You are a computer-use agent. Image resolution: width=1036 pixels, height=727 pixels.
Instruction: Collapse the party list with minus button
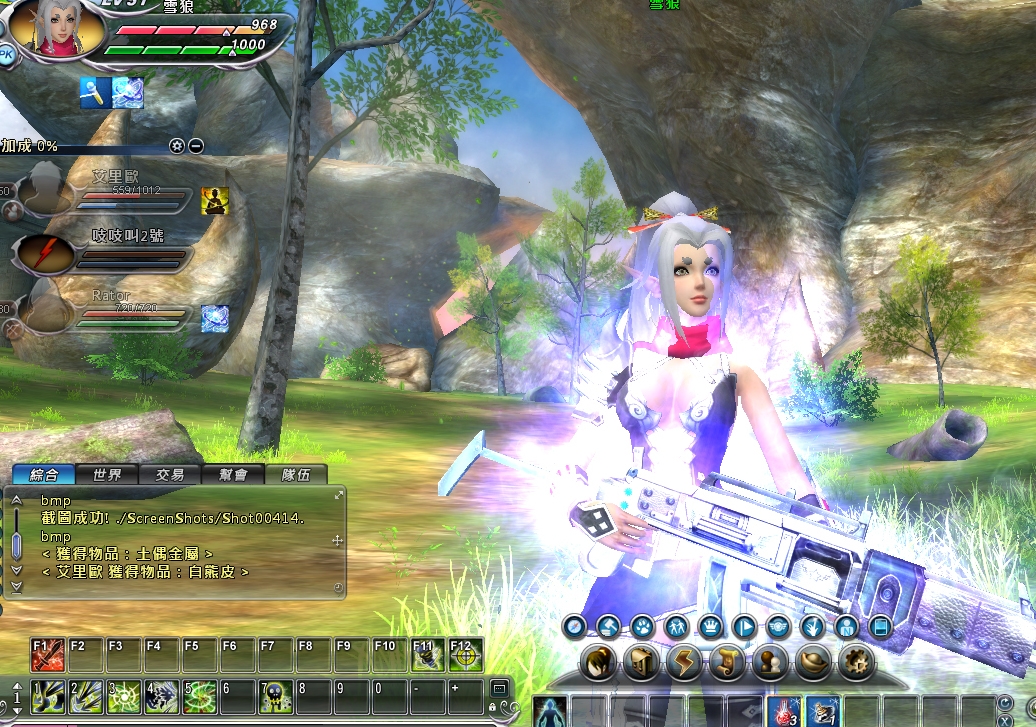click(x=196, y=146)
